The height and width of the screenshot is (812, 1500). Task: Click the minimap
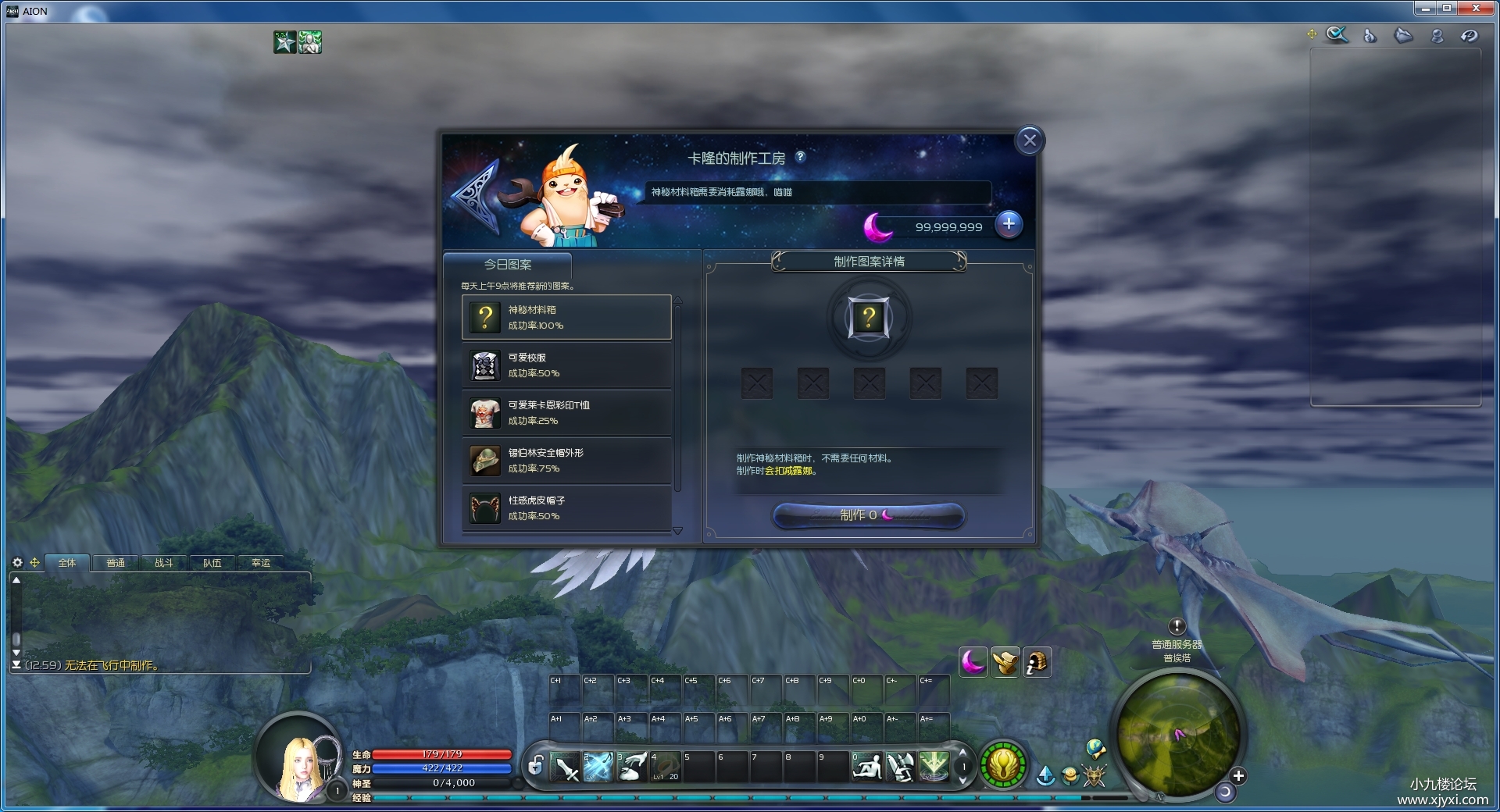[x=1177, y=734]
